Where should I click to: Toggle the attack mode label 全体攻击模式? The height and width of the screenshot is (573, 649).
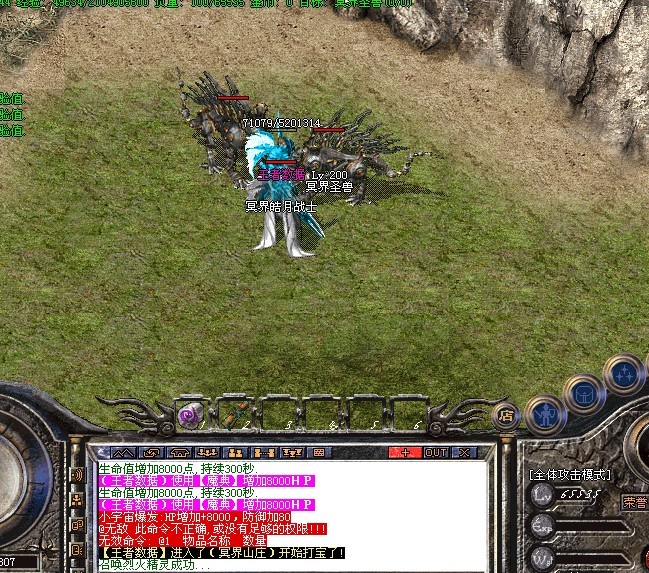(x=571, y=475)
